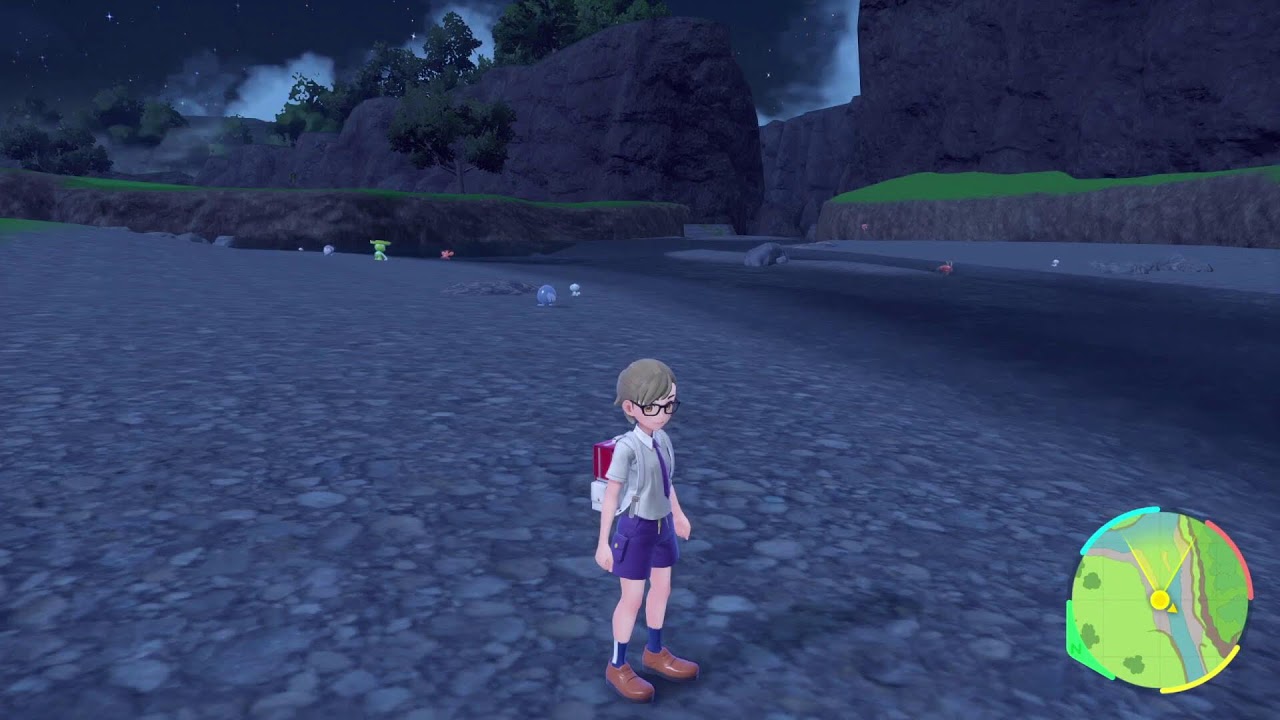Click the orange Pokémon on the dark shore
Image resolution: width=1280 pixels, height=720 pixels.
tap(446, 253)
